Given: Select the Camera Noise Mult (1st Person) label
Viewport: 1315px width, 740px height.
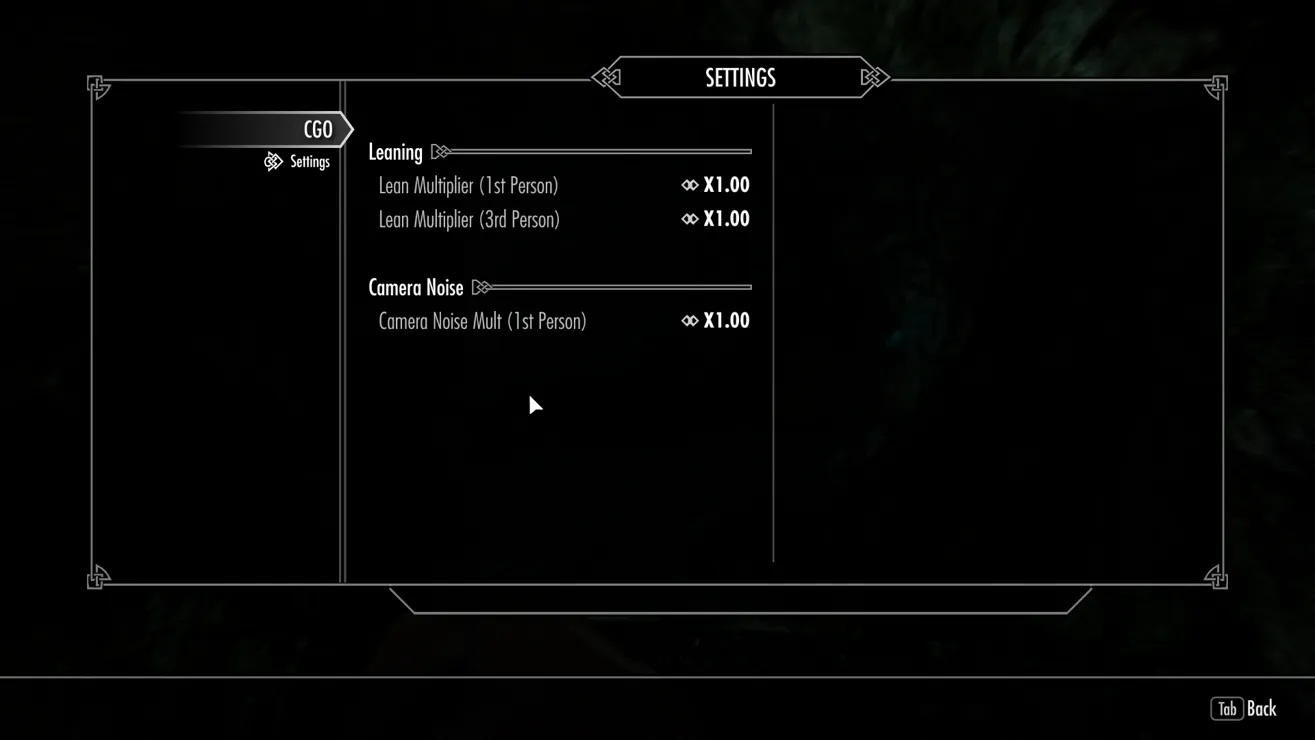Looking at the screenshot, I should click(482, 320).
